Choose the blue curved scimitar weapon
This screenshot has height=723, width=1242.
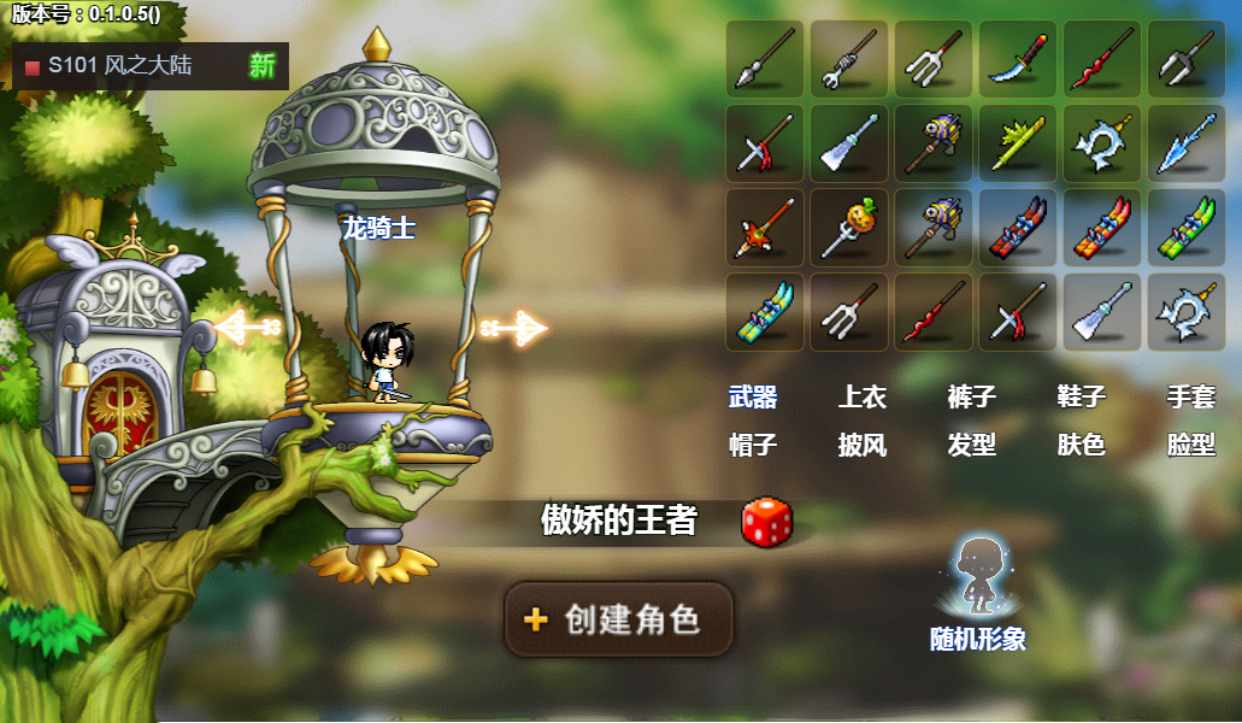pyautogui.click(x=1018, y=59)
